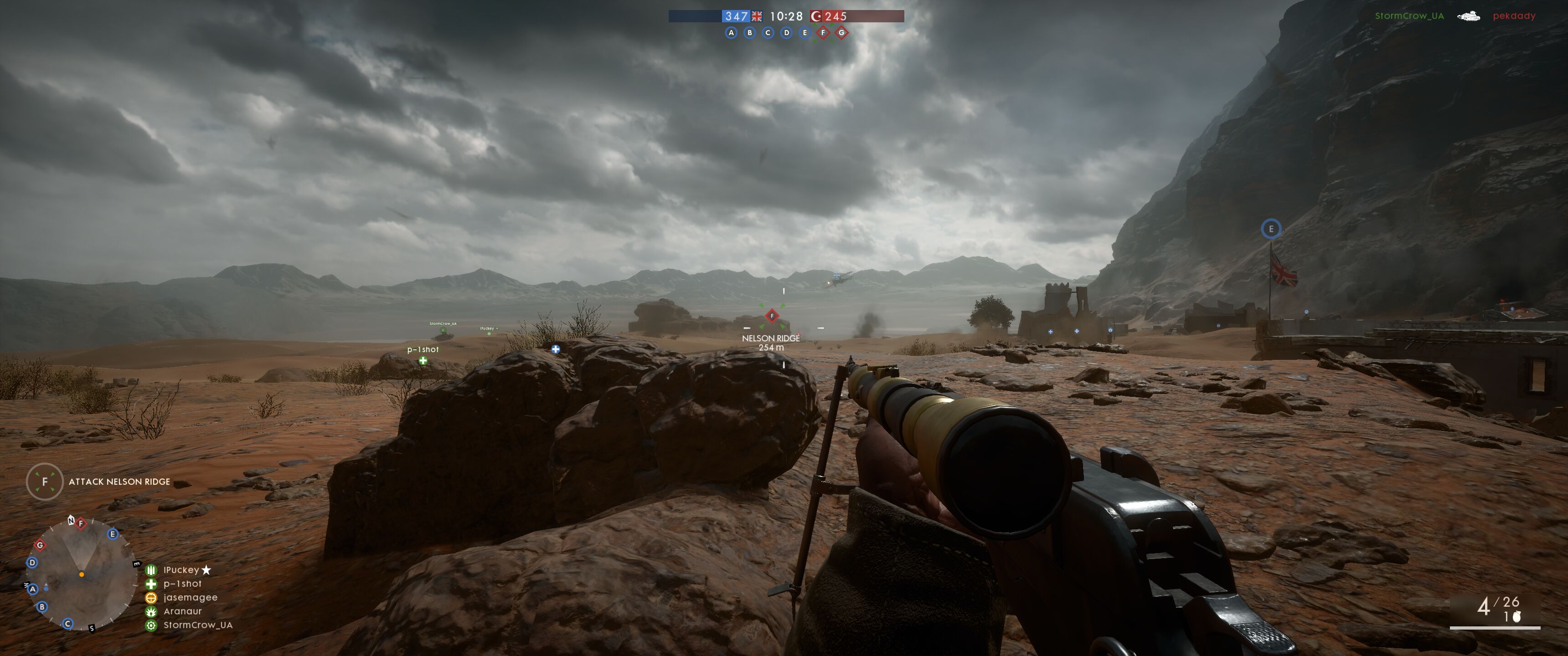
Task: Click enemy-held objective G under the score bar
Action: (842, 33)
